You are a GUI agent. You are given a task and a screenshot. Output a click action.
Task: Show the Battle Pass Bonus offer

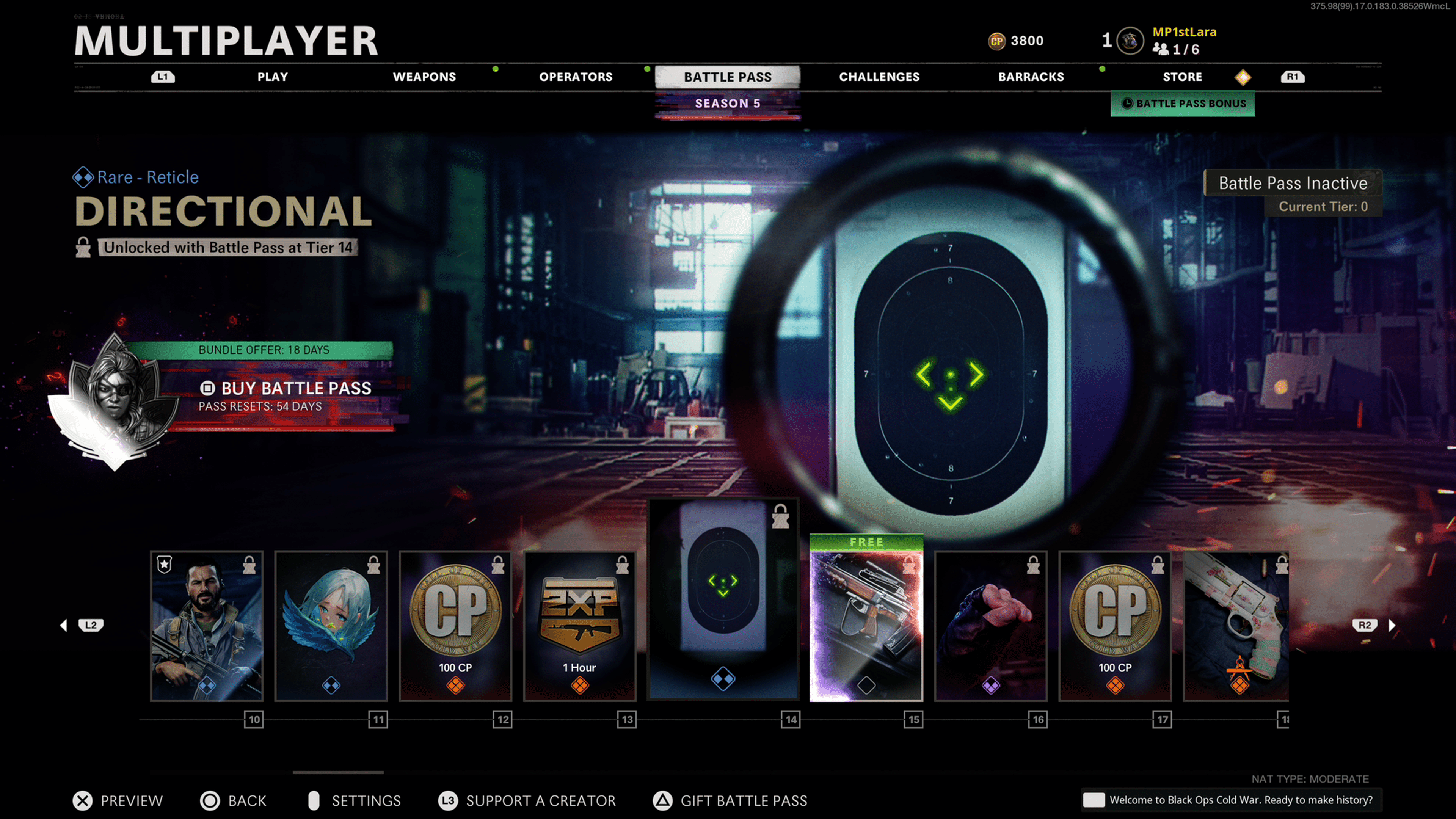coord(1183,104)
